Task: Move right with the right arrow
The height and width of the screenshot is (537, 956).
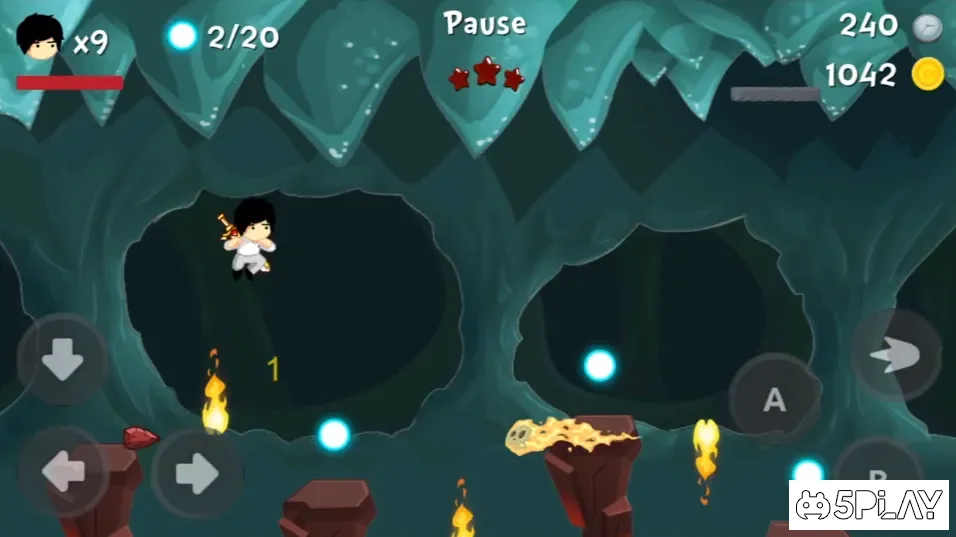Action: point(197,472)
